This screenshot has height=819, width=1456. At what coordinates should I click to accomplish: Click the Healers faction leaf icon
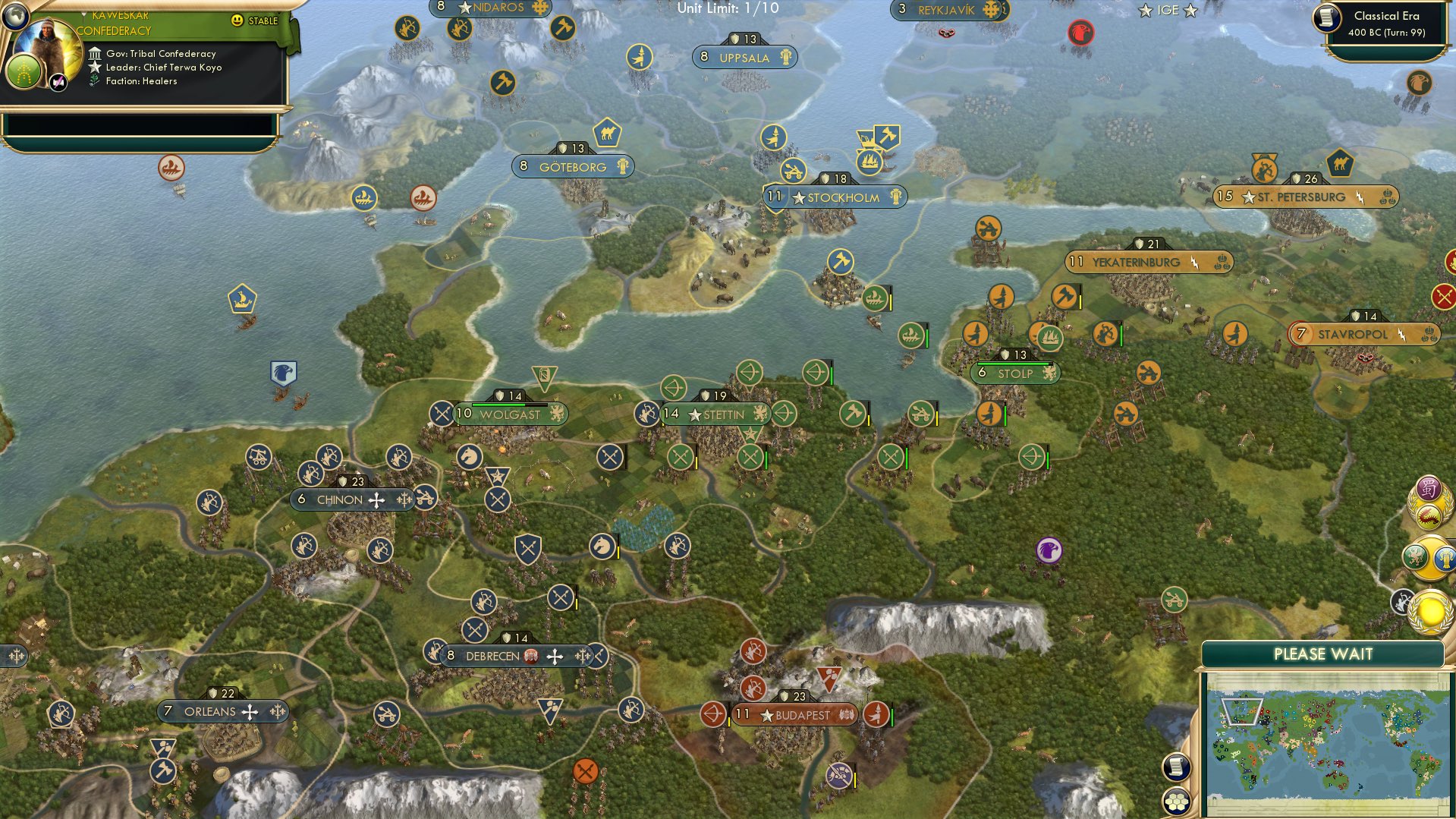(x=93, y=80)
